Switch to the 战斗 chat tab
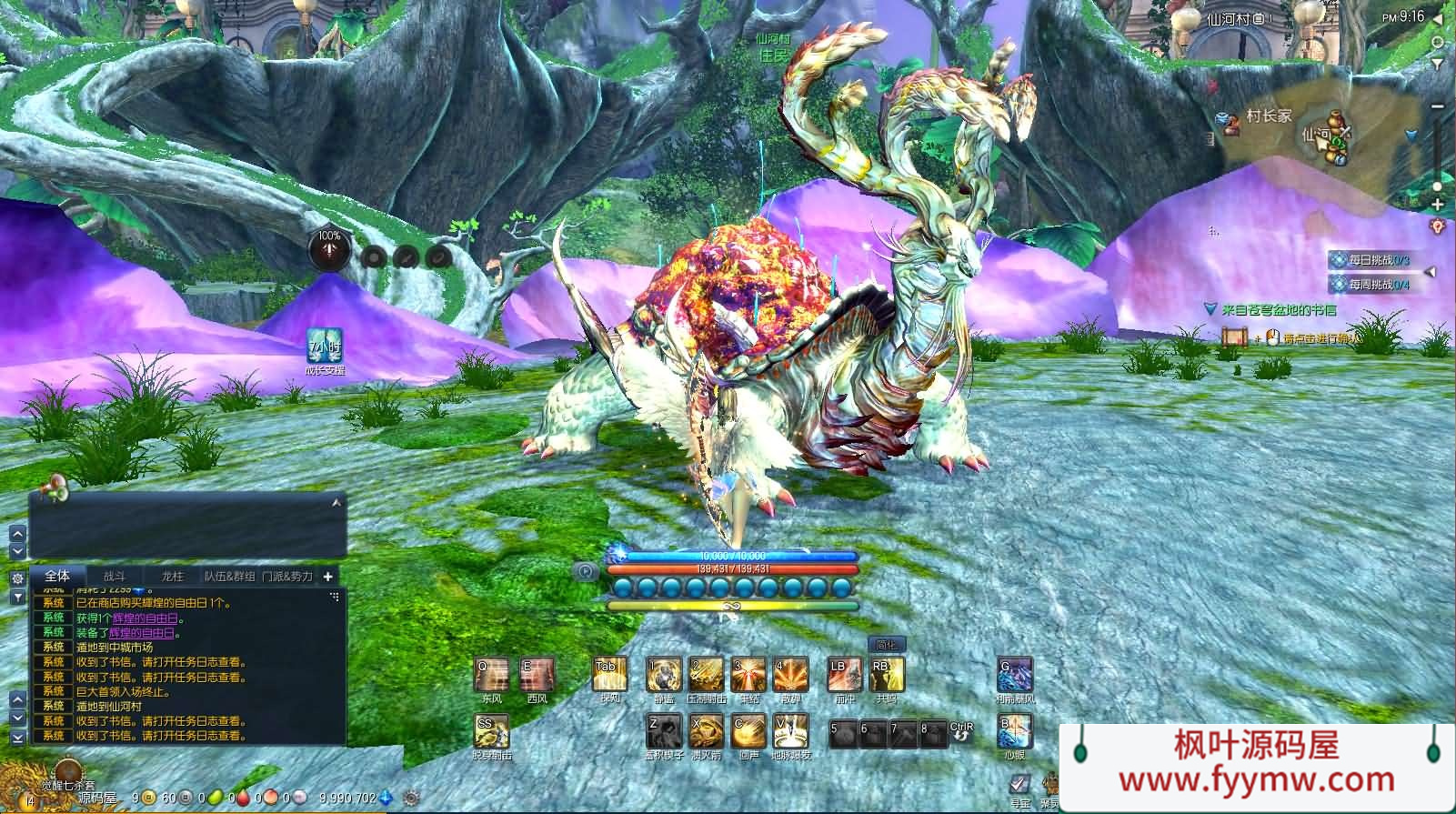Viewport: 1456px width, 814px height. (114, 576)
